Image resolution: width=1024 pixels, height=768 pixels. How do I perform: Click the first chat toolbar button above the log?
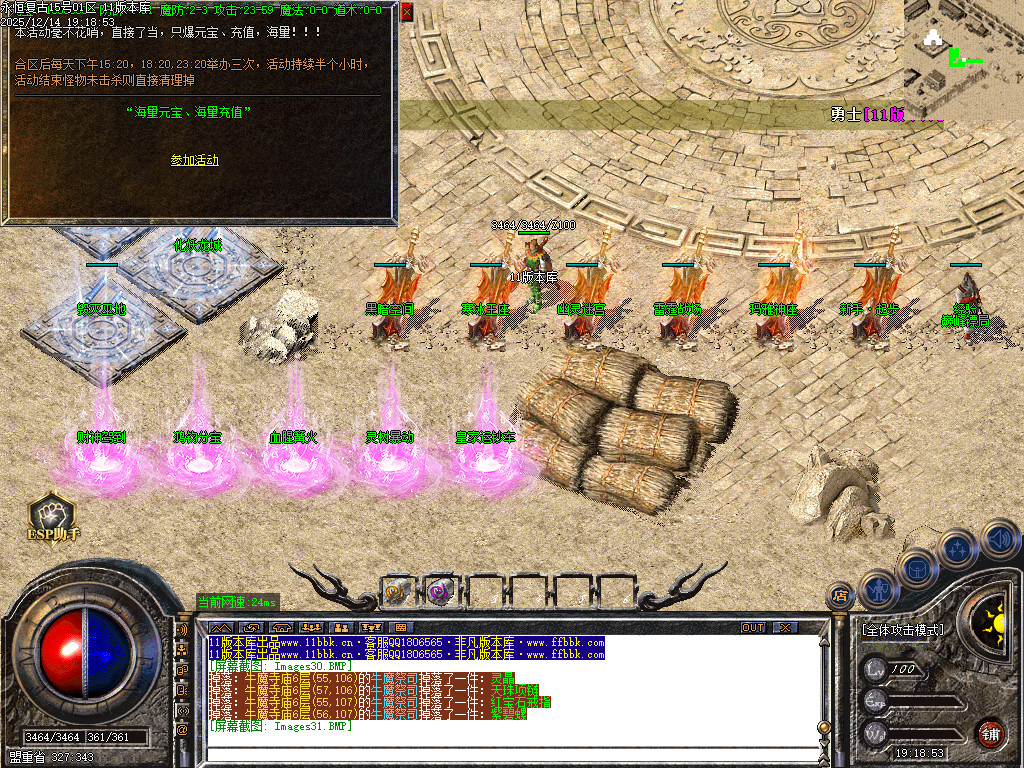pyautogui.click(x=223, y=628)
